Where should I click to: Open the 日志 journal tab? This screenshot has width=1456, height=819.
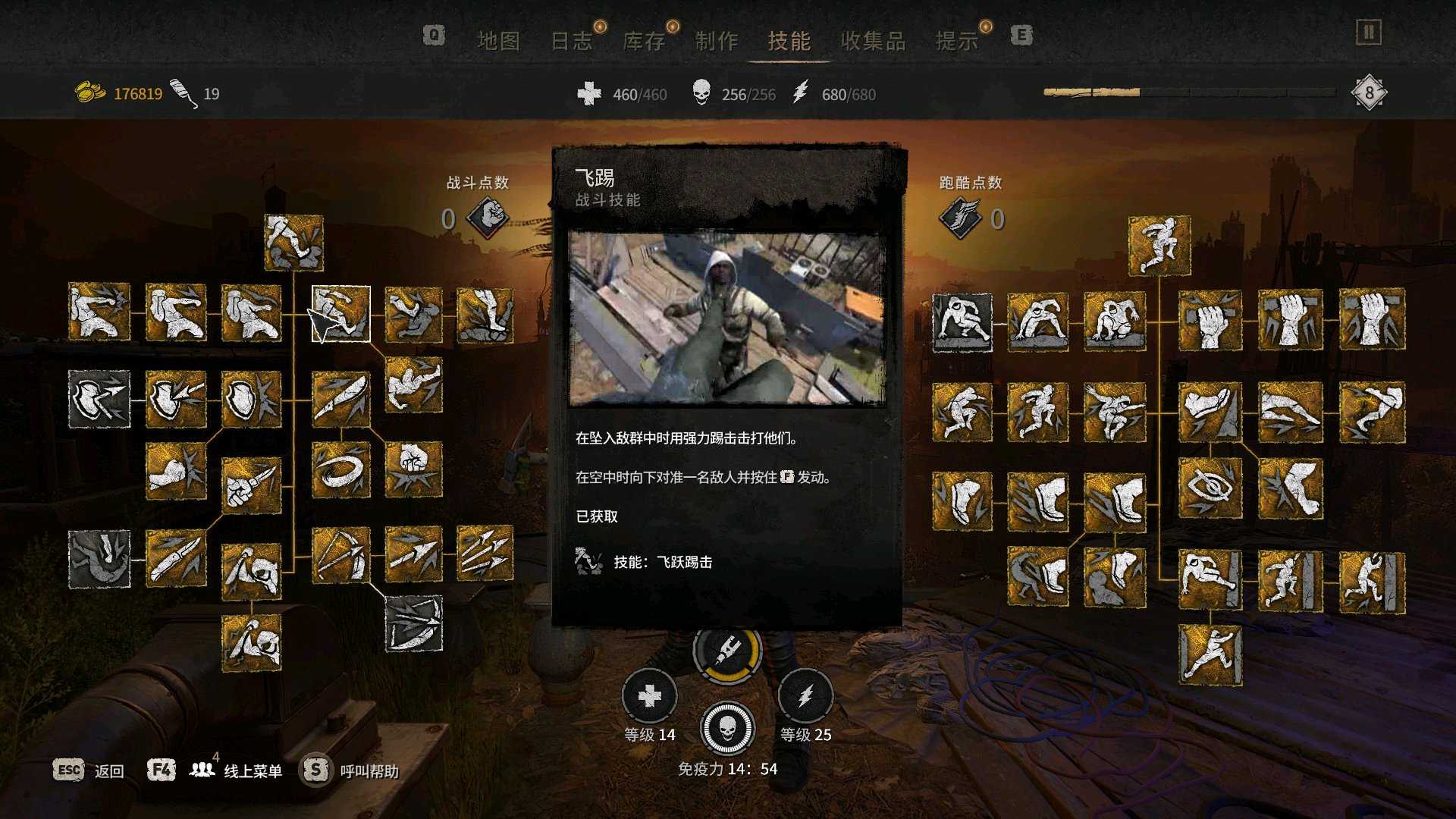pyautogui.click(x=571, y=41)
